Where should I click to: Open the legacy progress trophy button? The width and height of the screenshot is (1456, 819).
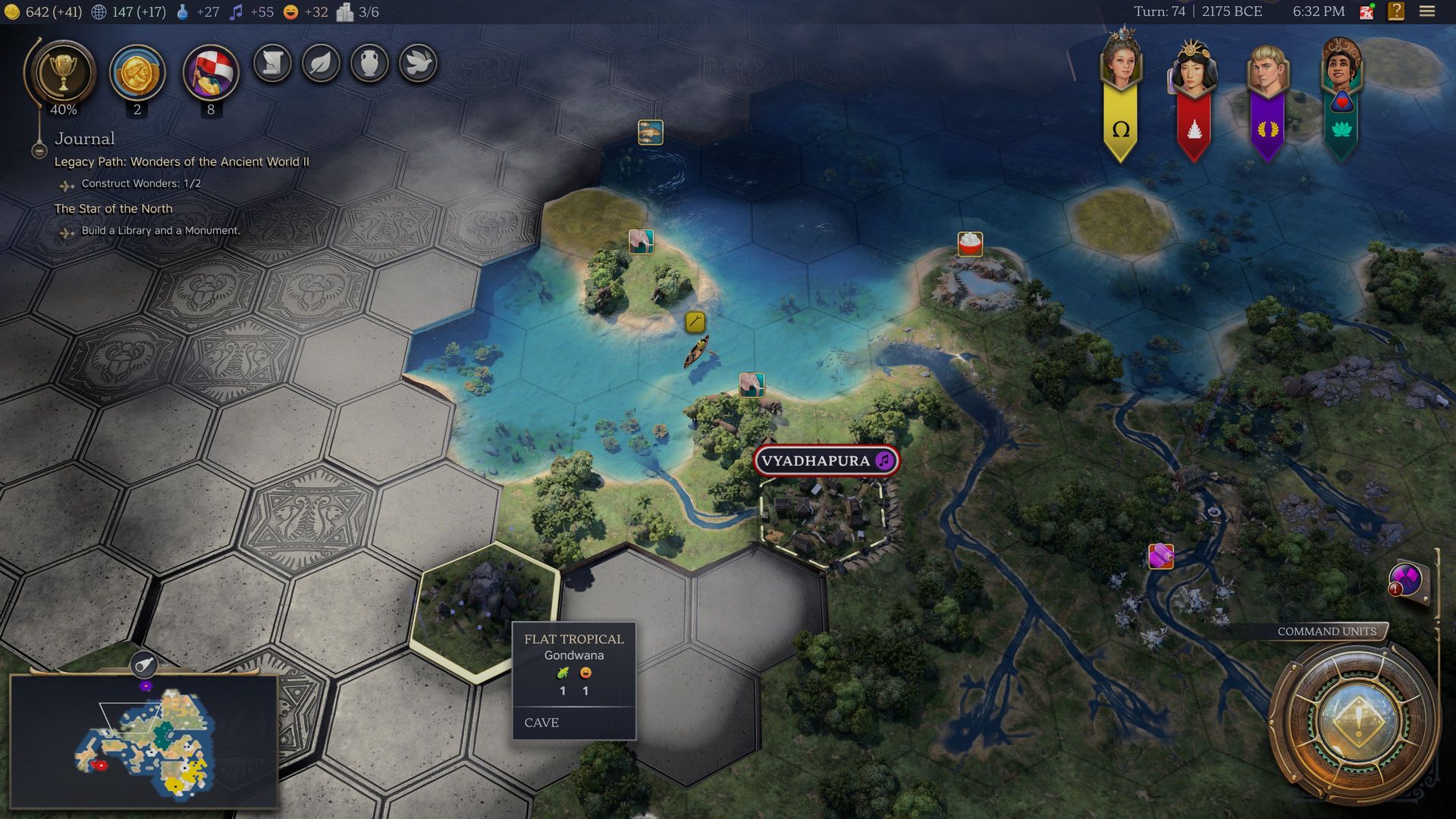[x=63, y=74]
